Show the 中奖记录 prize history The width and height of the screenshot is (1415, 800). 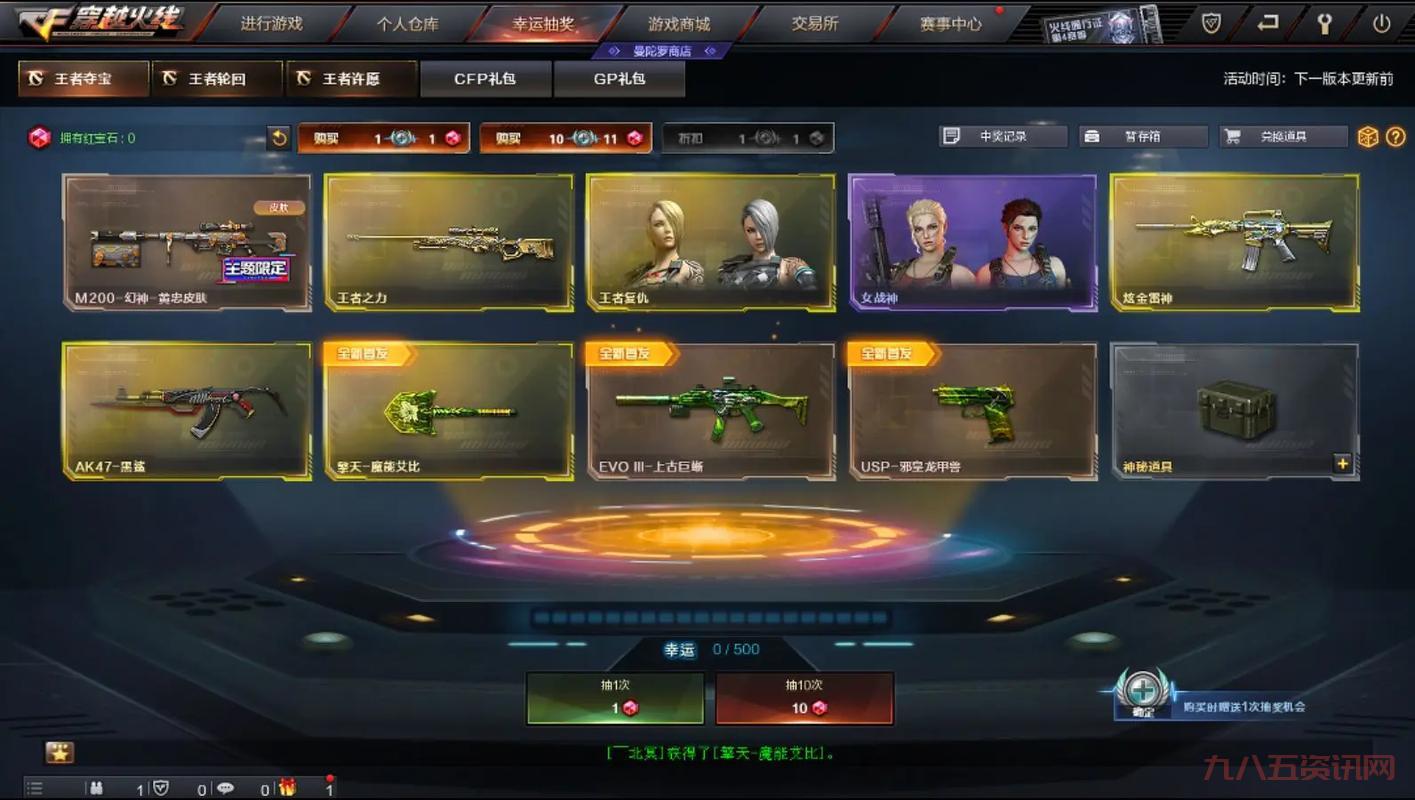tap(1002, 136)
